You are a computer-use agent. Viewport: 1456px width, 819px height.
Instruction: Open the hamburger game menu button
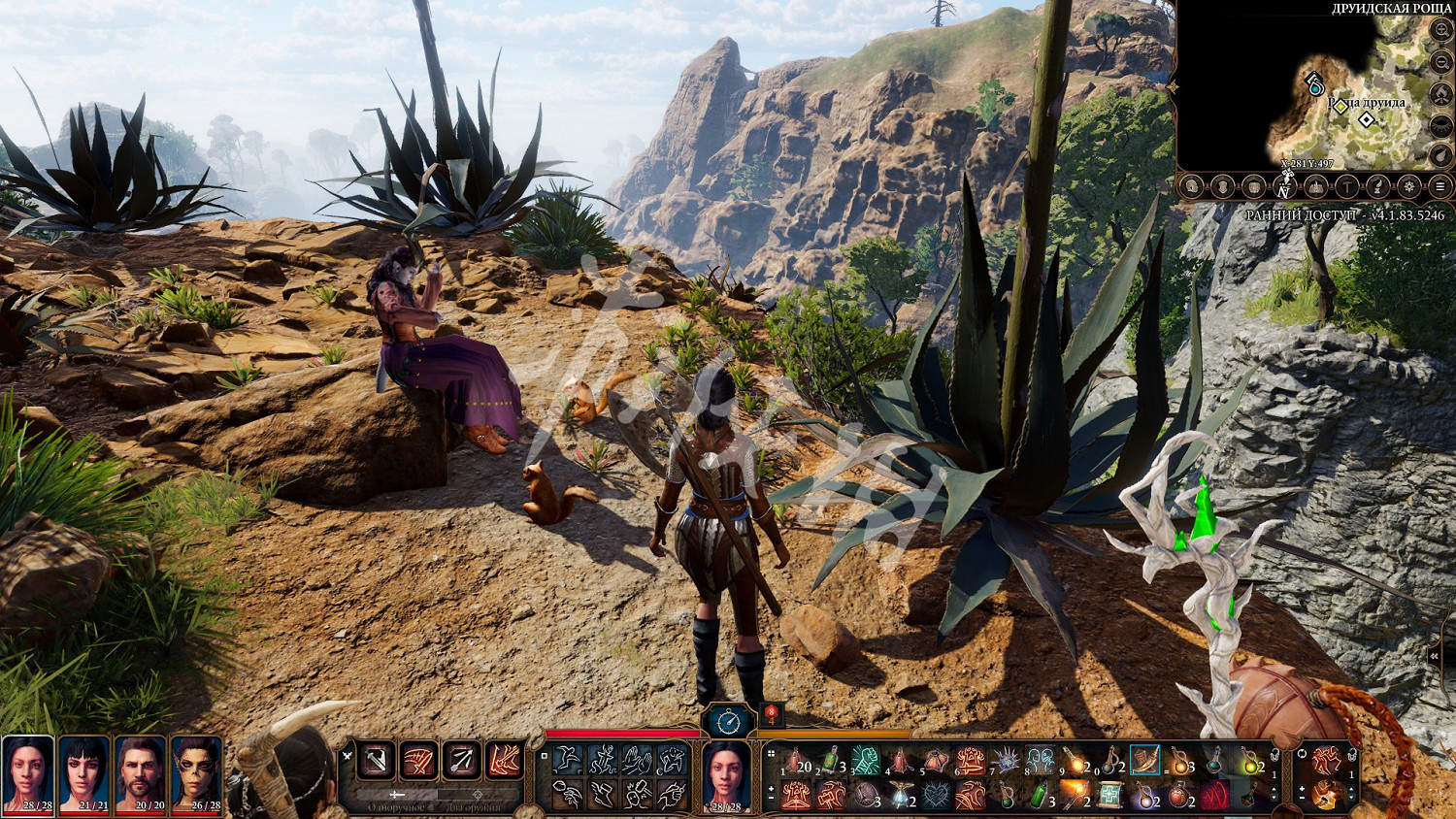click(x=1440, y=186)
